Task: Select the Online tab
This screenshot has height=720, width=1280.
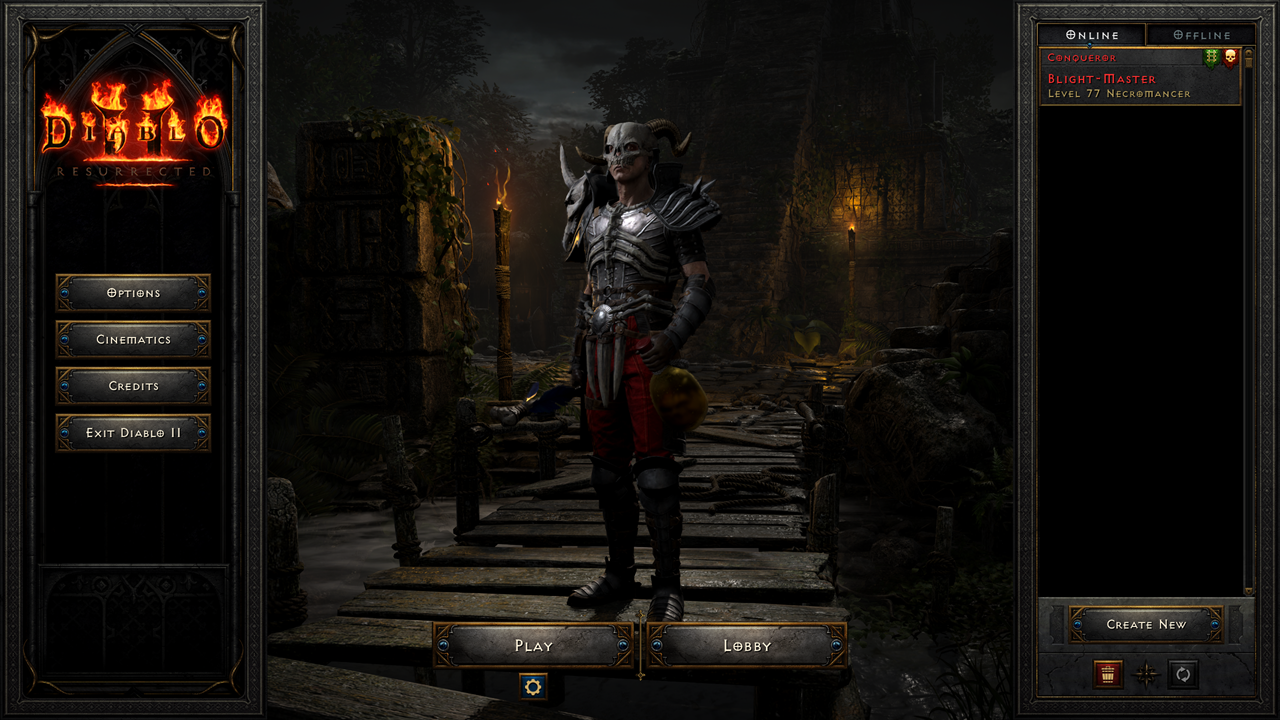Action: [x=1093, y=34]
